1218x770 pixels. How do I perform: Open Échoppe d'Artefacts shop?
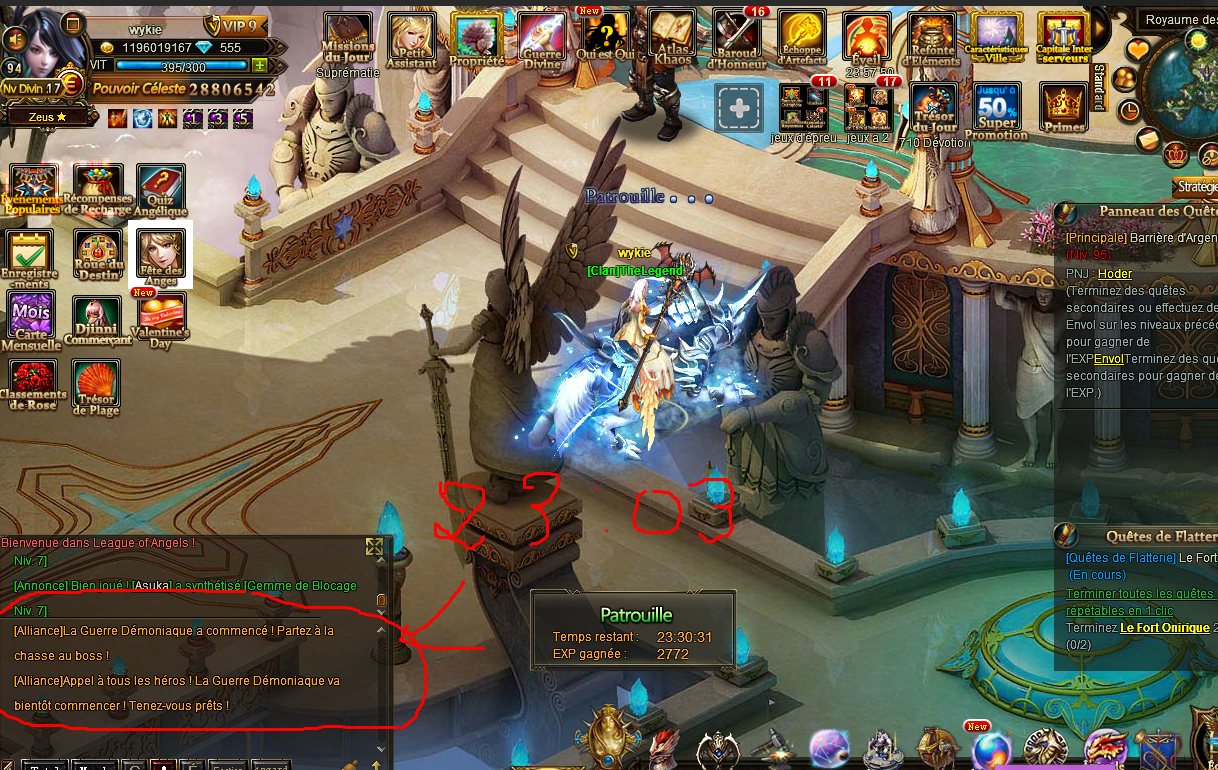(x=801, y=37)
